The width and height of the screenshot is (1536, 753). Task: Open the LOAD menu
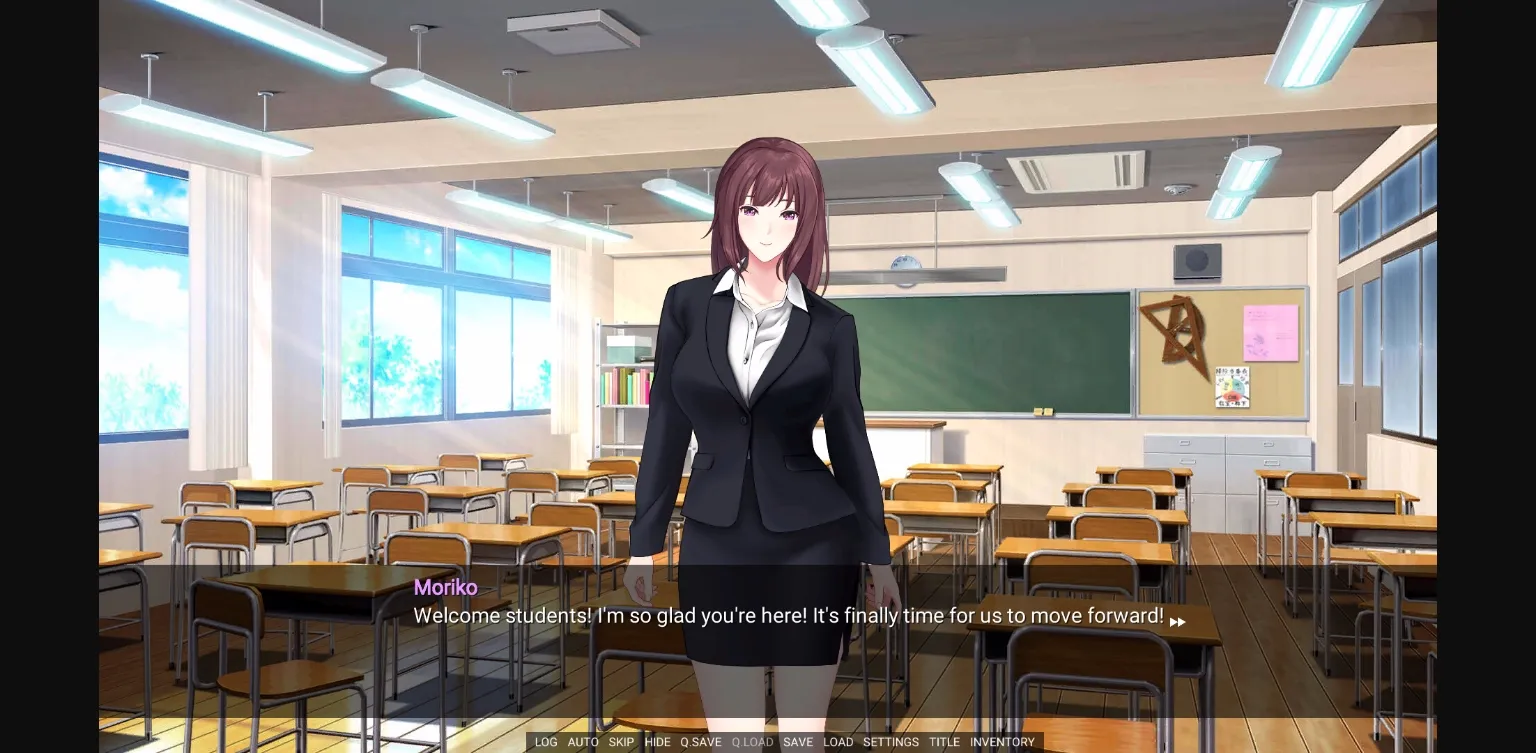pos(838,742)
